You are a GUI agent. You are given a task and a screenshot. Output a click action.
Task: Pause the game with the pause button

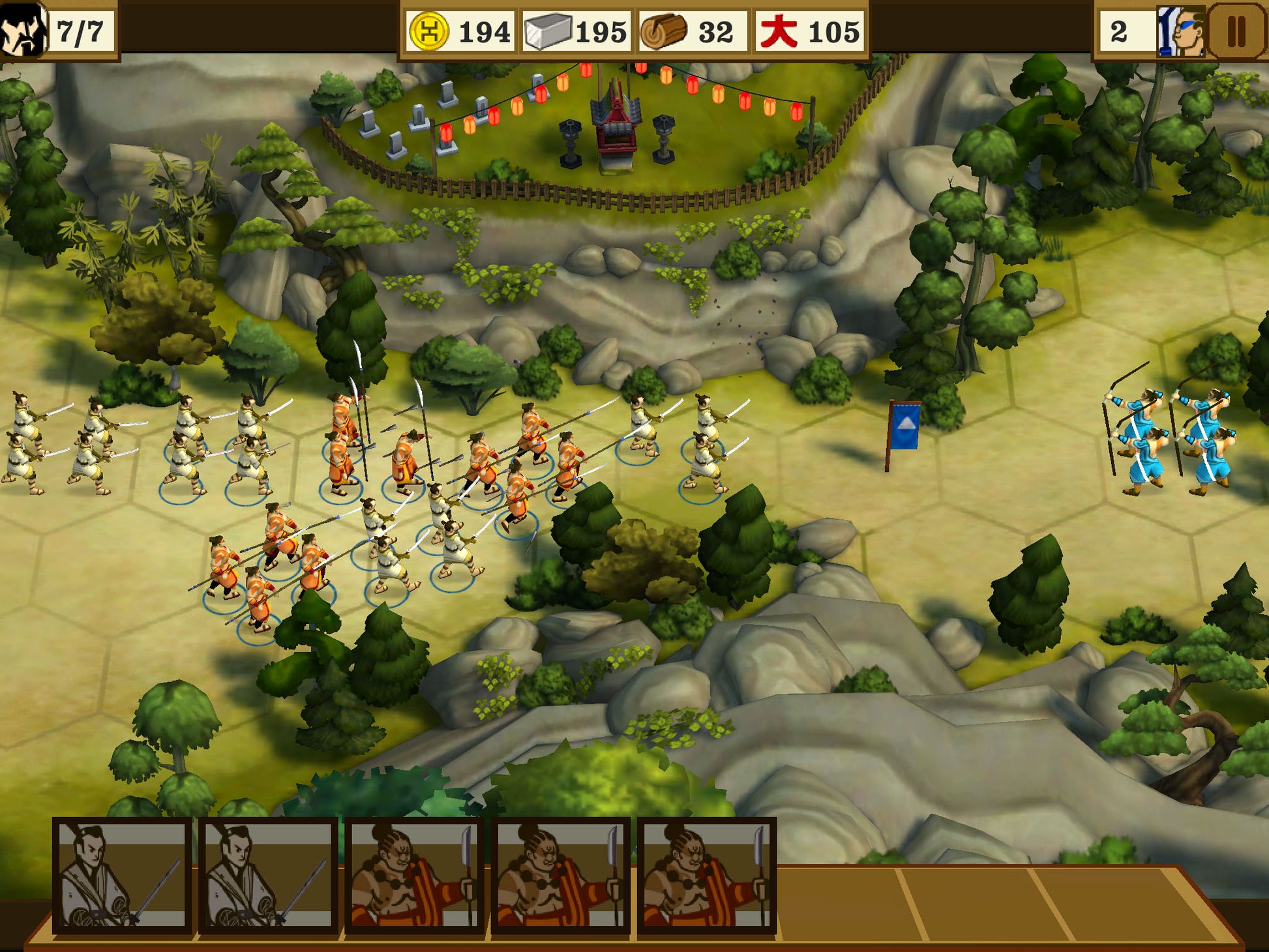[1236, 31]
